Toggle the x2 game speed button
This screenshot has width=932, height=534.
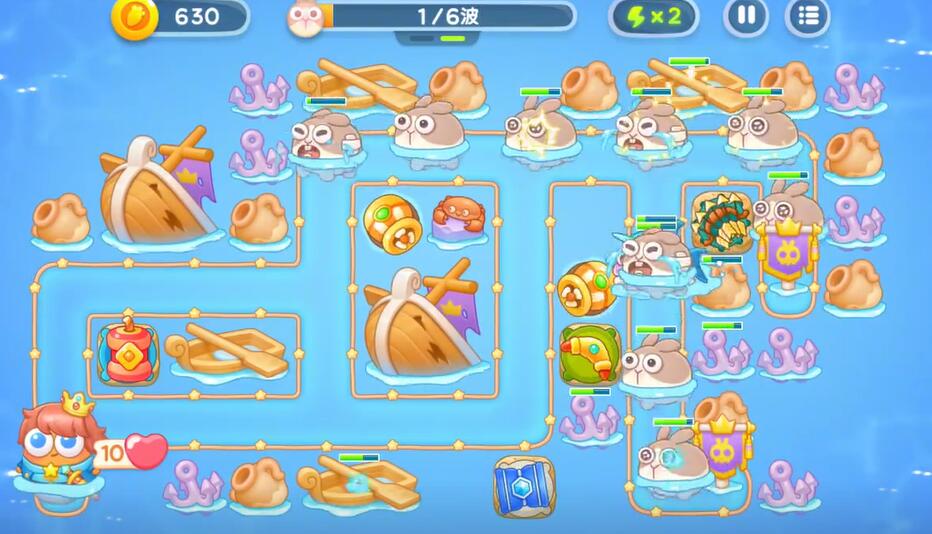[653, 16]
